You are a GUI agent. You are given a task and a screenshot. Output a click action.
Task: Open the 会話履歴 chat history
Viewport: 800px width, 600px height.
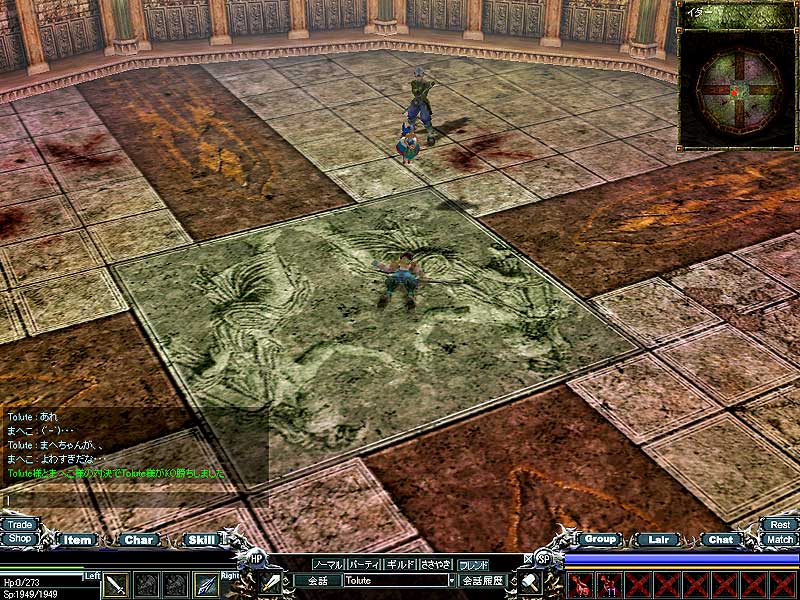(483, 580)
